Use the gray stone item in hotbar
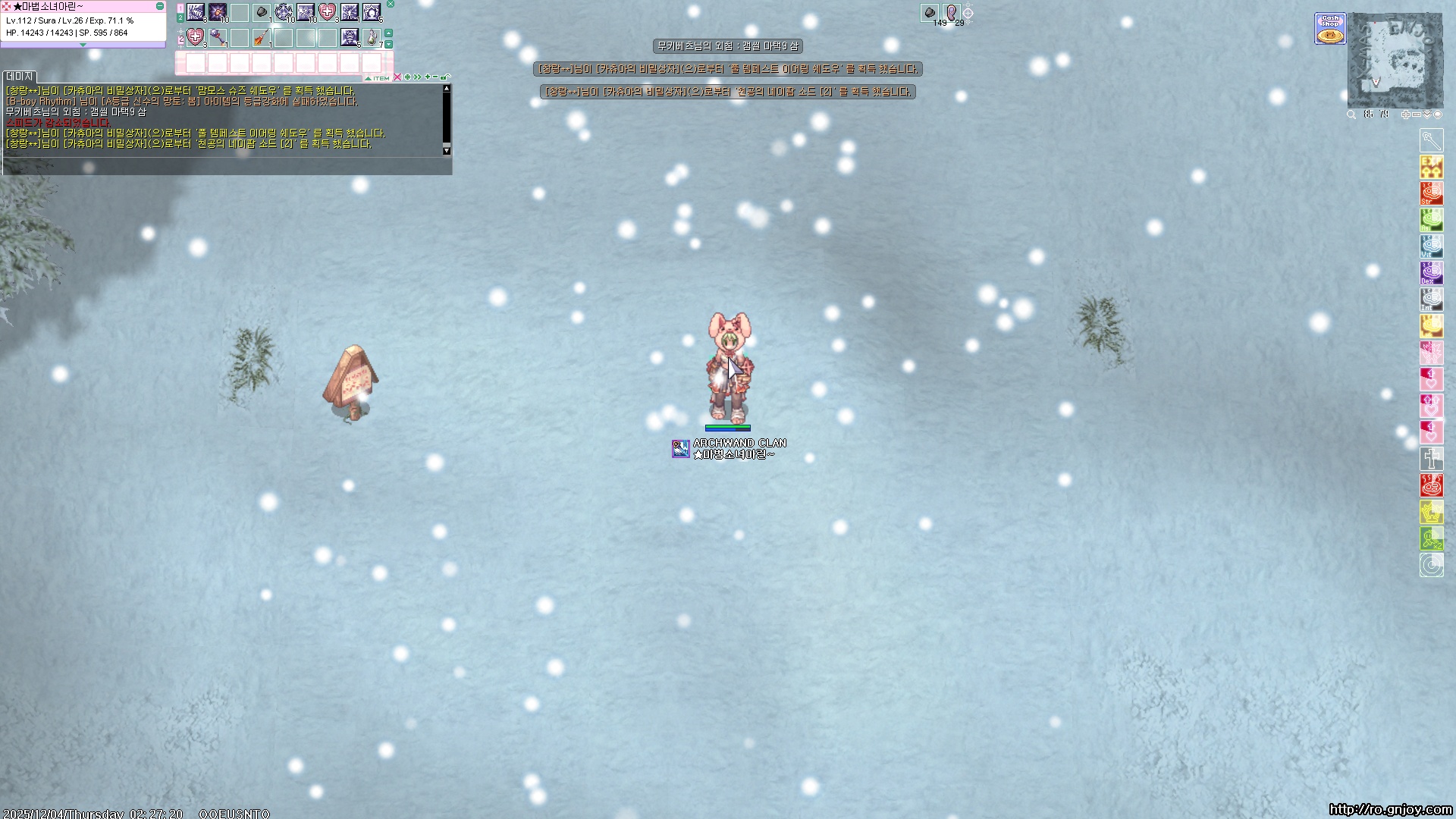Screen dimensions: 1456x819 [x=262, y=13]
